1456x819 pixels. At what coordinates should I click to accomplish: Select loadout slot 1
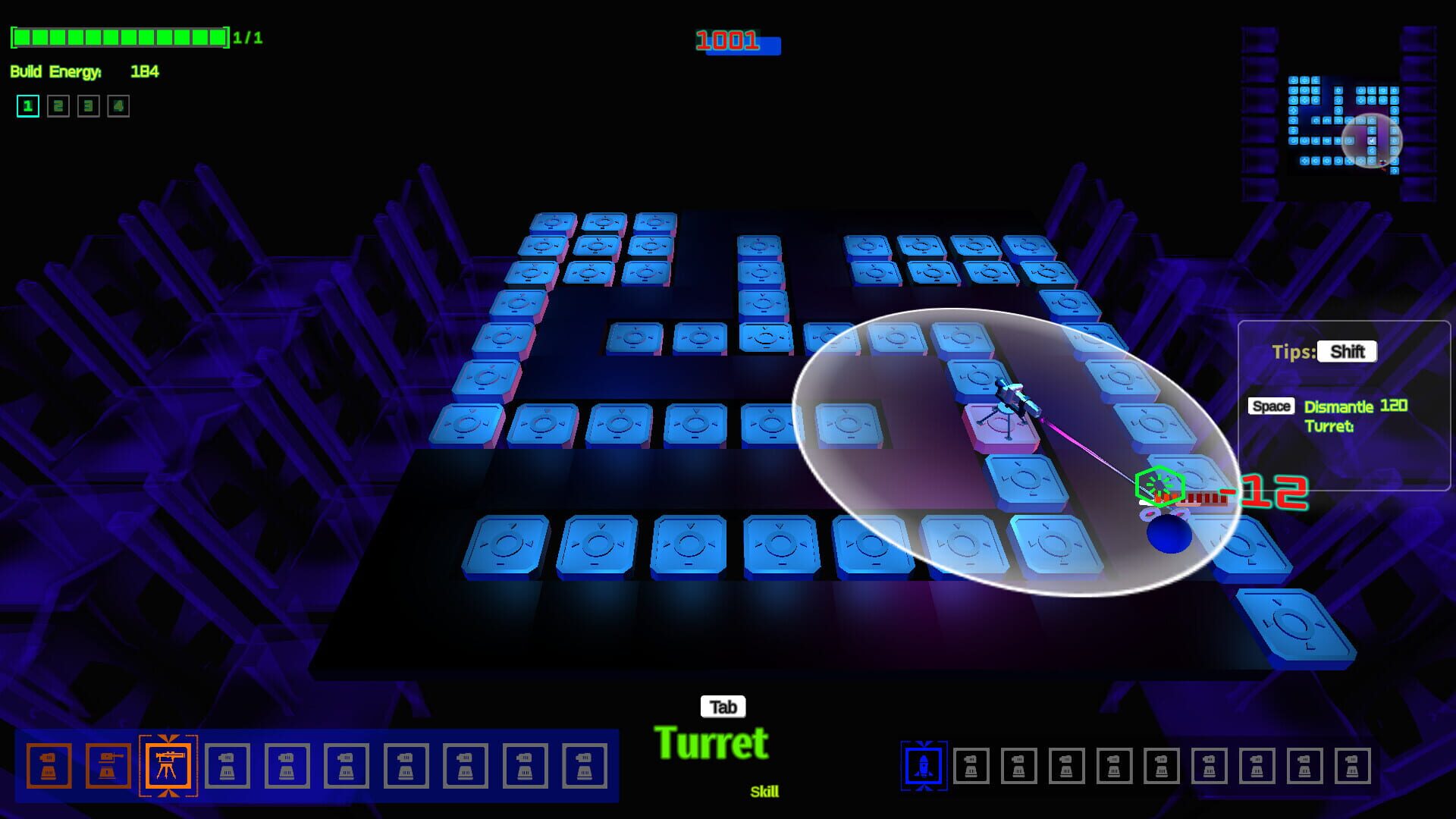27,106
